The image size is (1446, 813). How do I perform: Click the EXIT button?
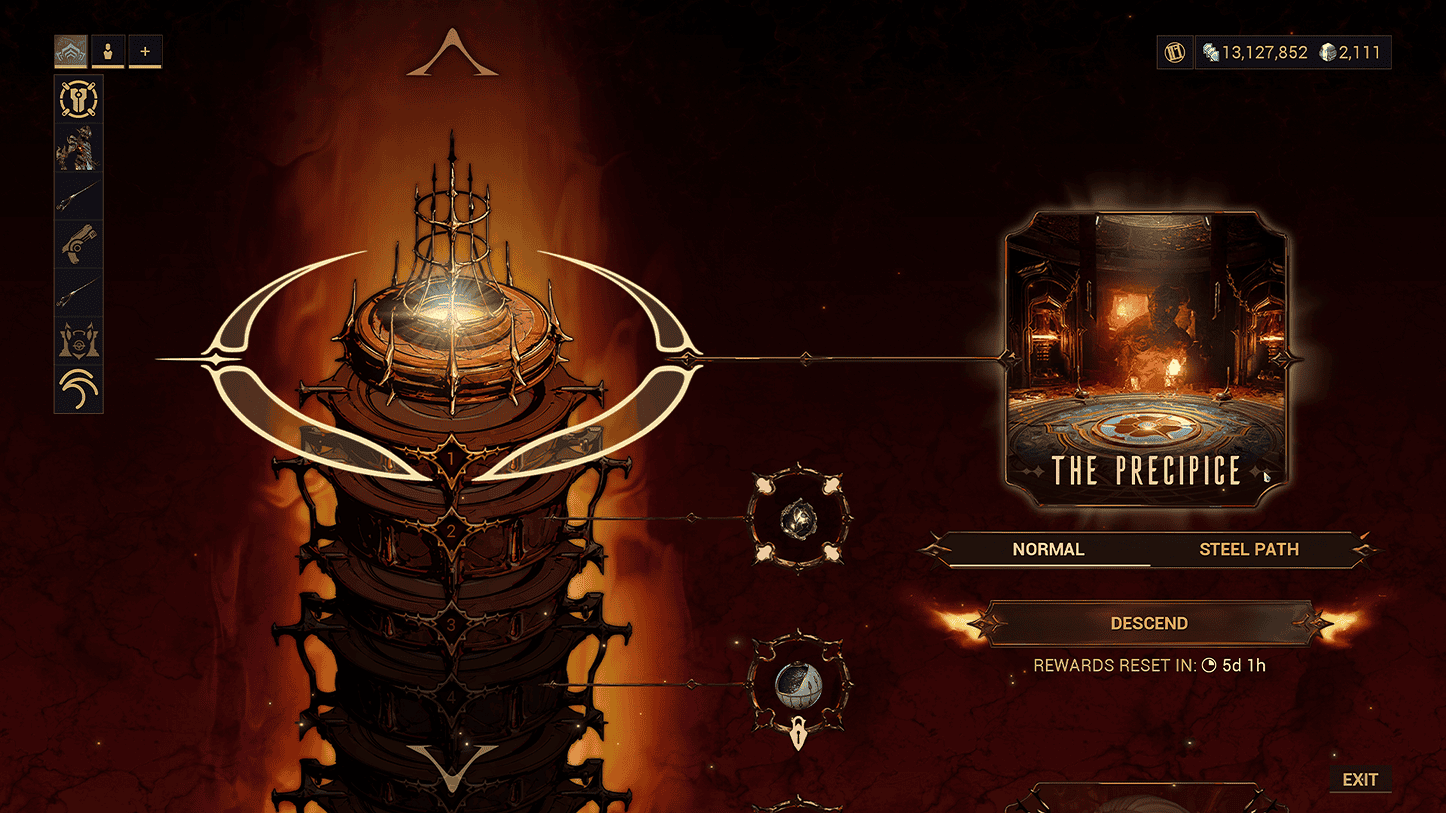point(1360,779)
